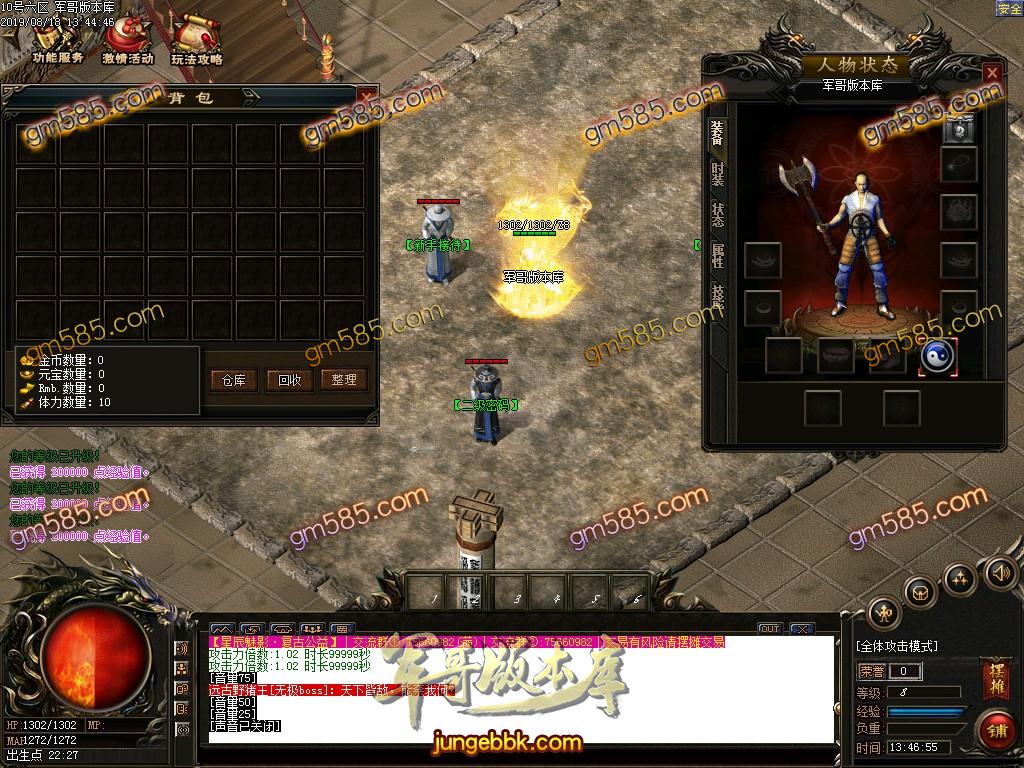Open the character figure round button
The width and height of the screenshot is (1024, 768).
point(884,612)
